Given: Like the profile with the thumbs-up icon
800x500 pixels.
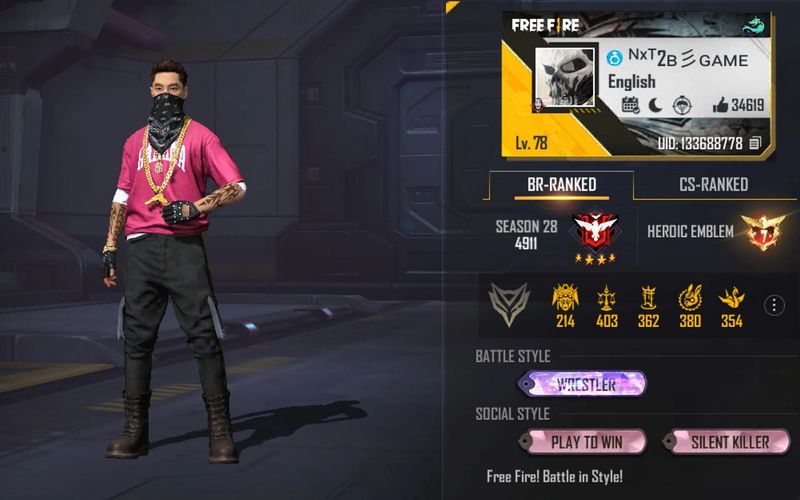Looking at the screenshot, I should [720, 105].
